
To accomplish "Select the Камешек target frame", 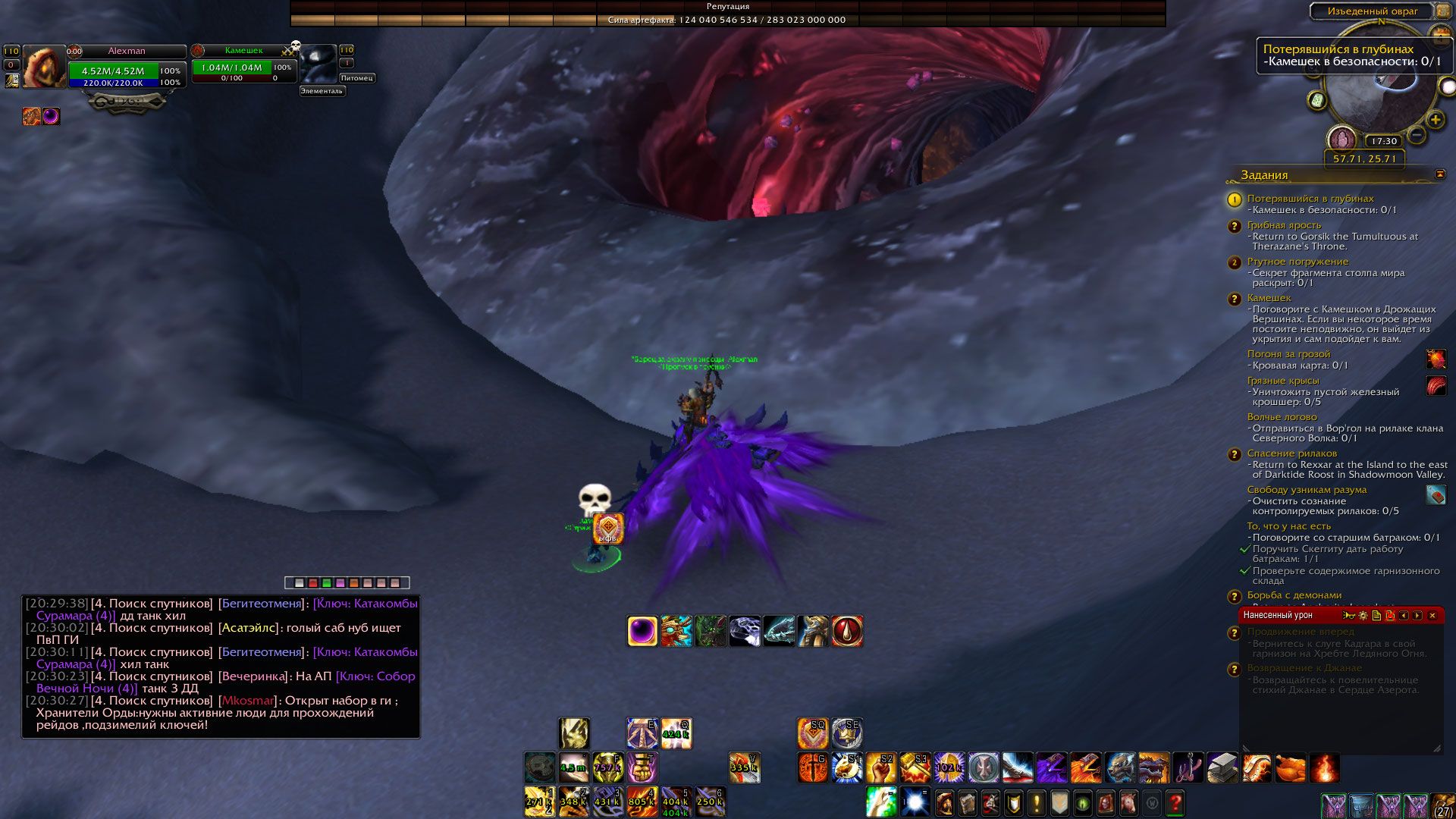I will (243, 65).
